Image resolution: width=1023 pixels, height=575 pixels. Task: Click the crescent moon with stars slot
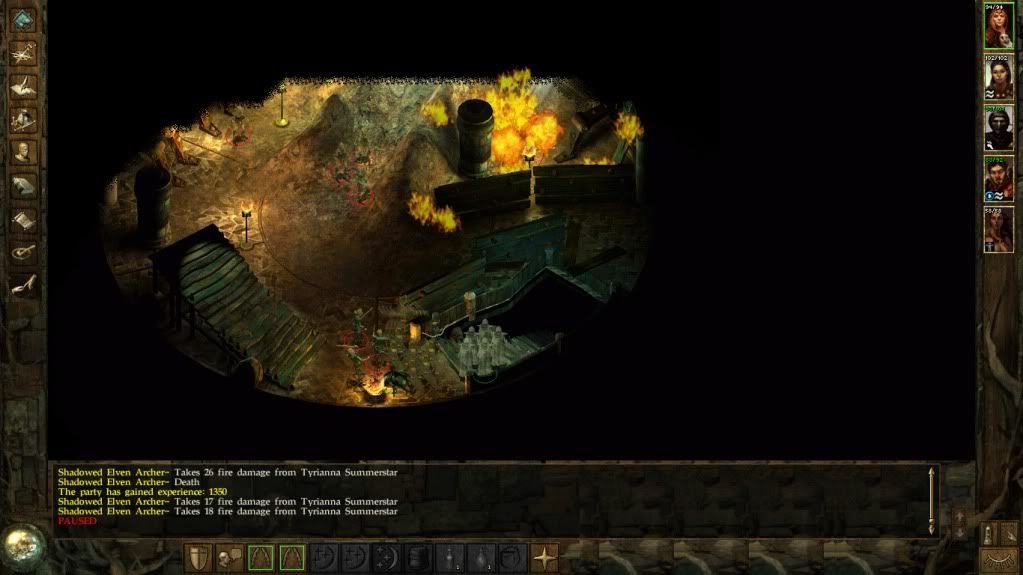click(x=387, y=557)
